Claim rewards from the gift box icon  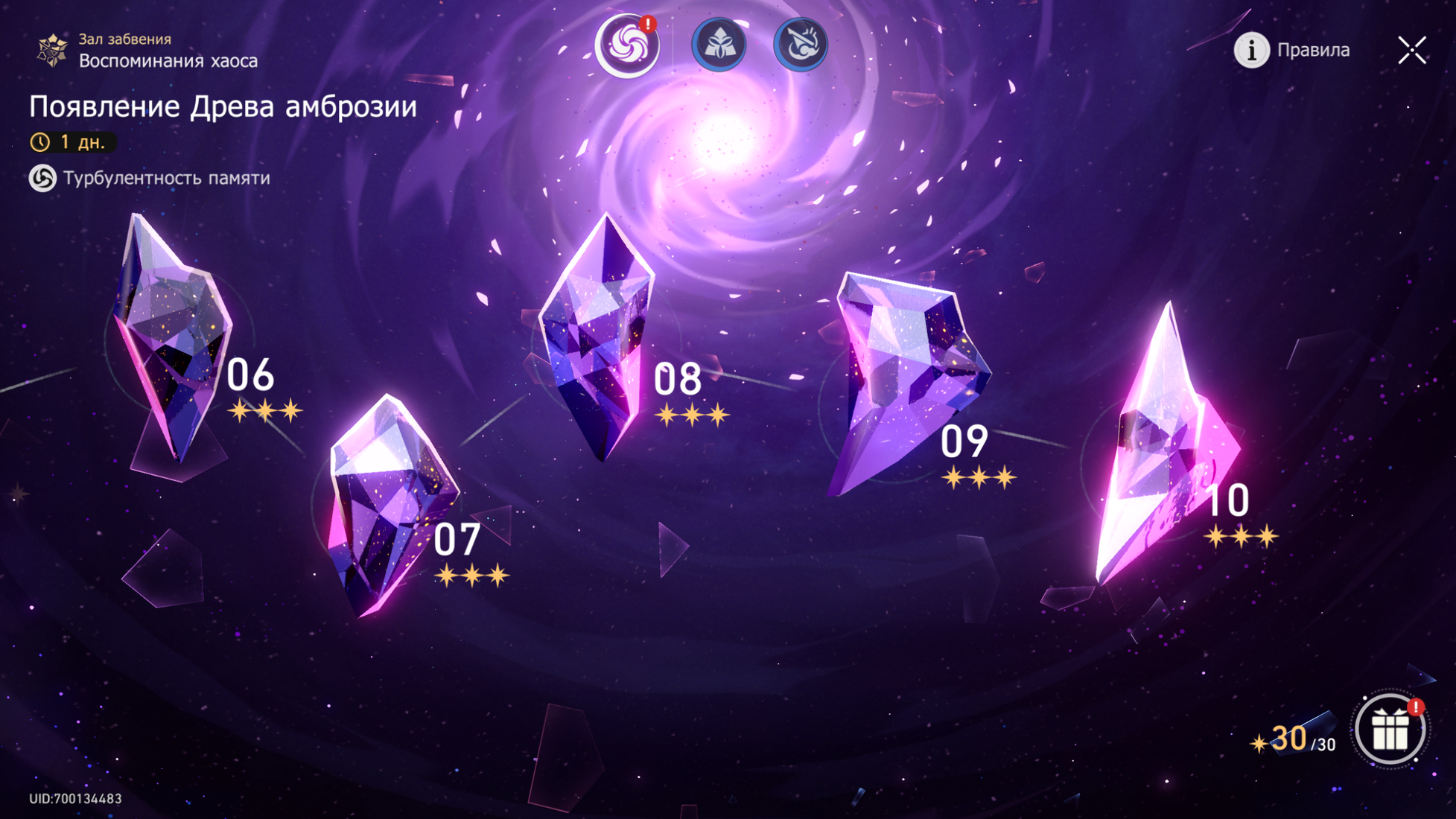1390,730
